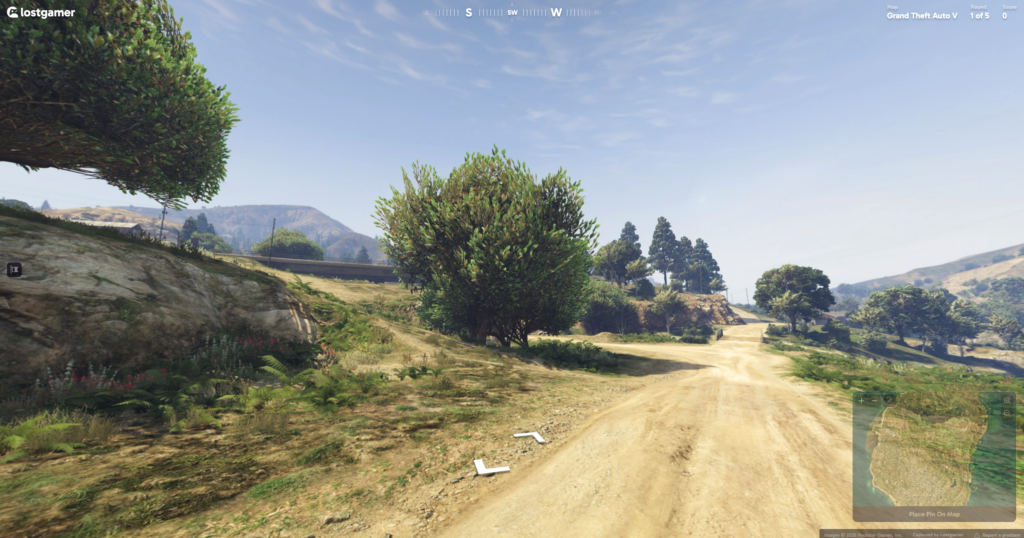Open the Lostgamer logo home link
The width and height of the screenshot is (1024, 538).
click(x=41, y=12)
